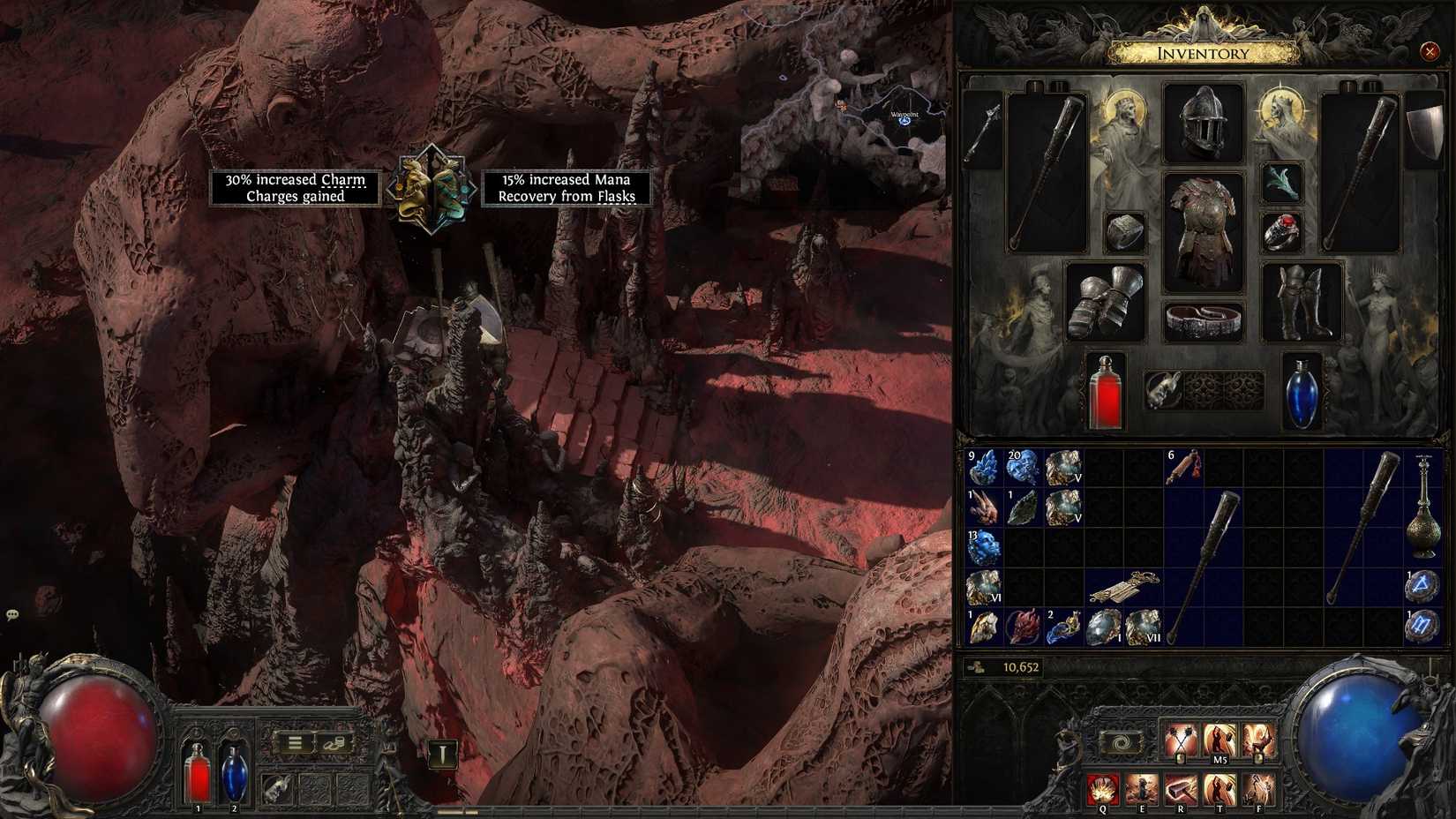Select the equipped helmet in the inventory
This screenshot has width=1456, height=819.
(1204, 121)
